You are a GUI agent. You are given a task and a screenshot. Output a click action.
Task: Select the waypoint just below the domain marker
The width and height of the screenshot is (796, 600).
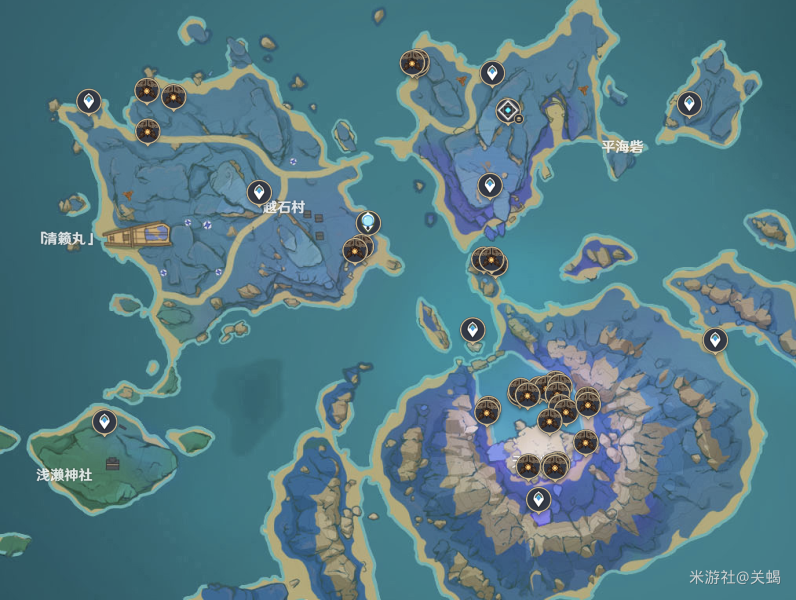[x=489, y=184]
